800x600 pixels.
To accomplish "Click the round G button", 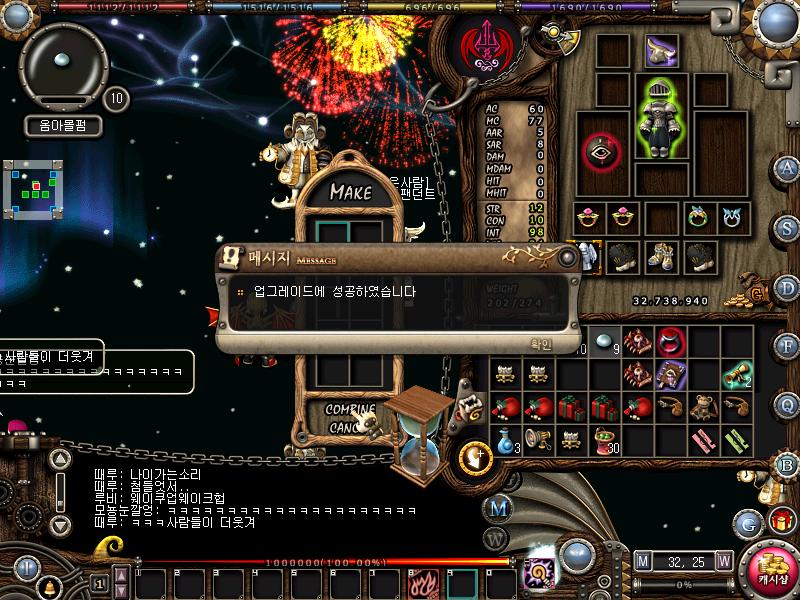I will click(747, 523).
